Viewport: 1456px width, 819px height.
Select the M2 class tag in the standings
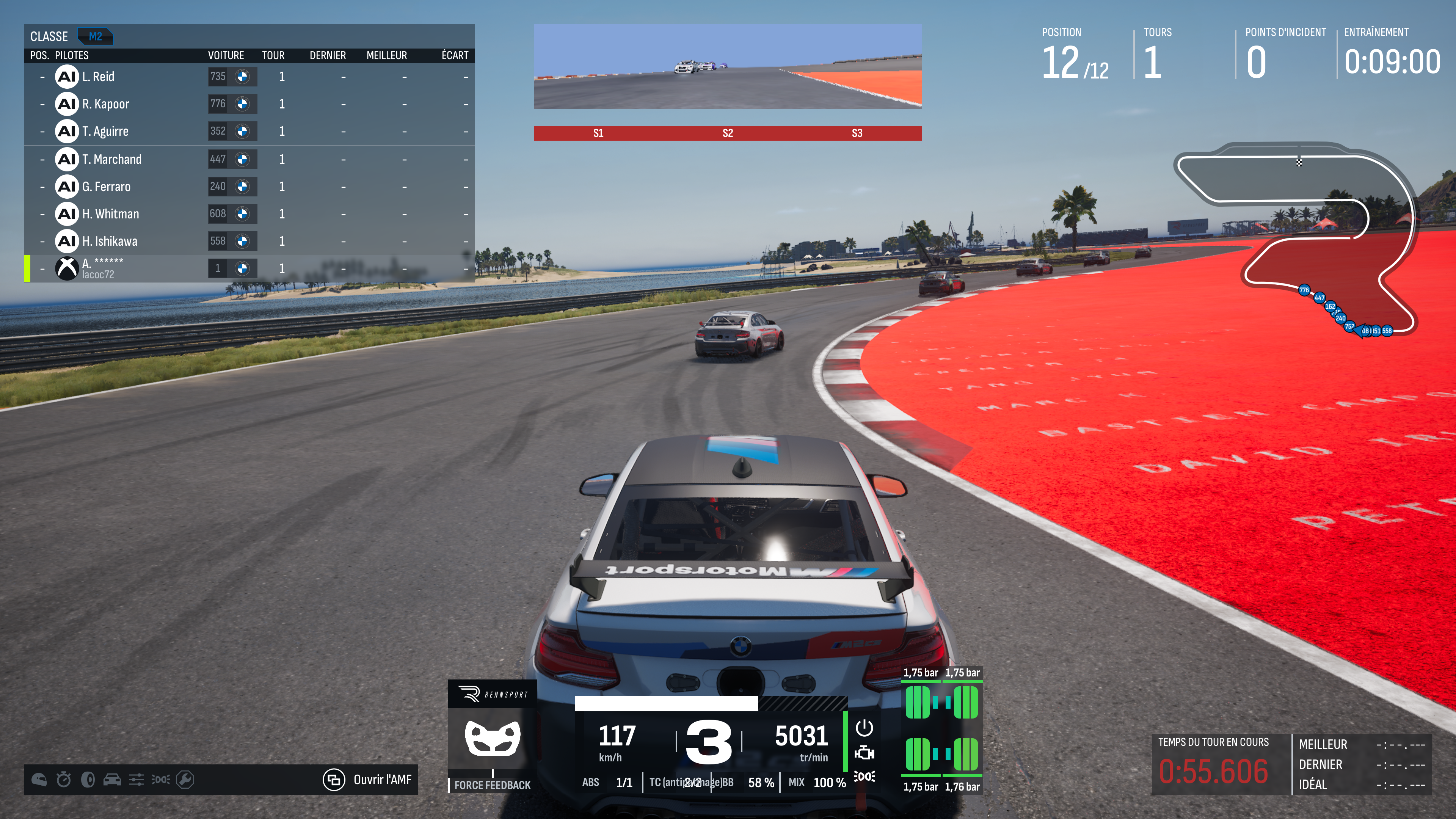[95, 37]
